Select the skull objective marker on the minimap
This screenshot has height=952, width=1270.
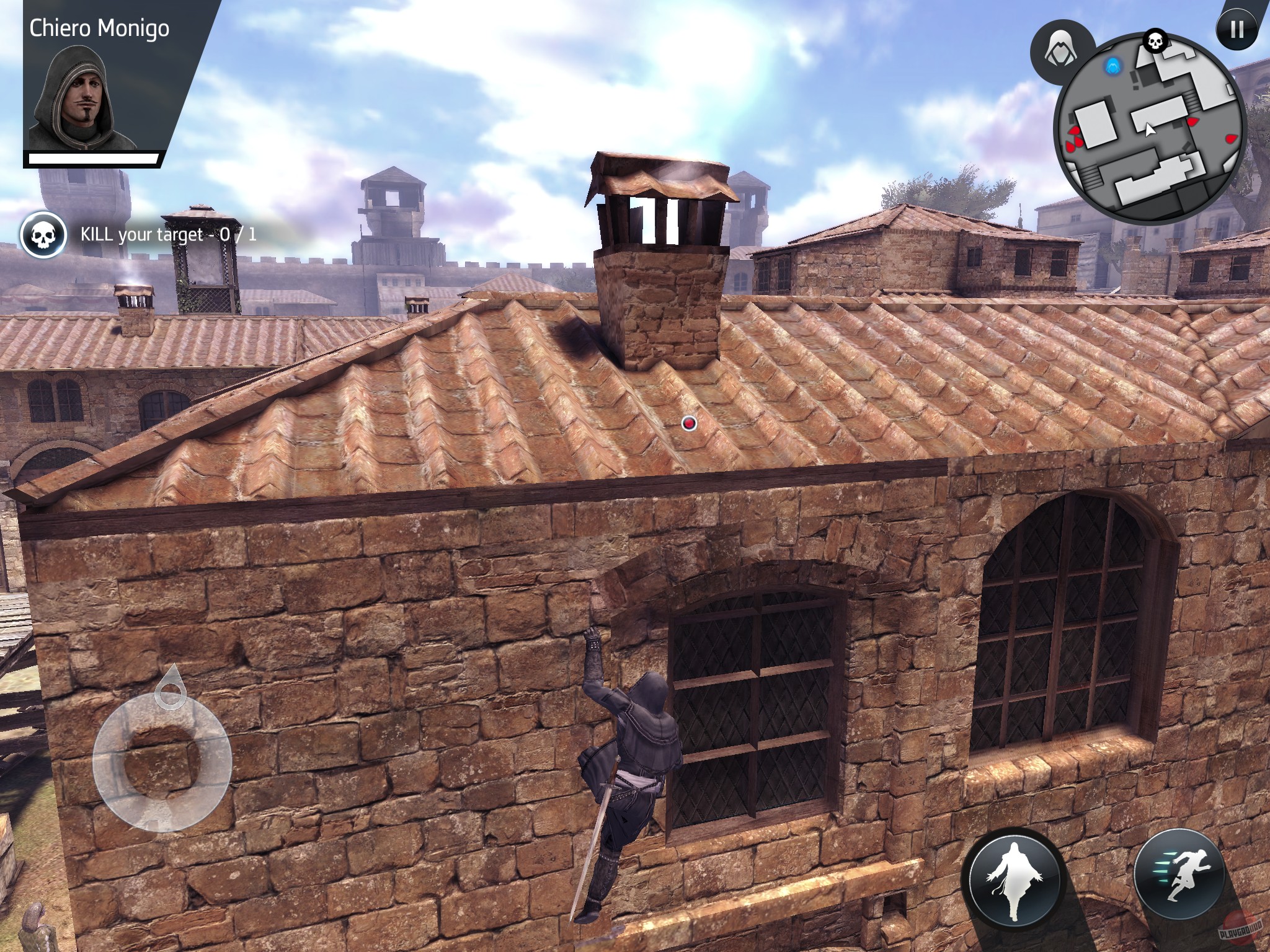[x=1155, y=41]
